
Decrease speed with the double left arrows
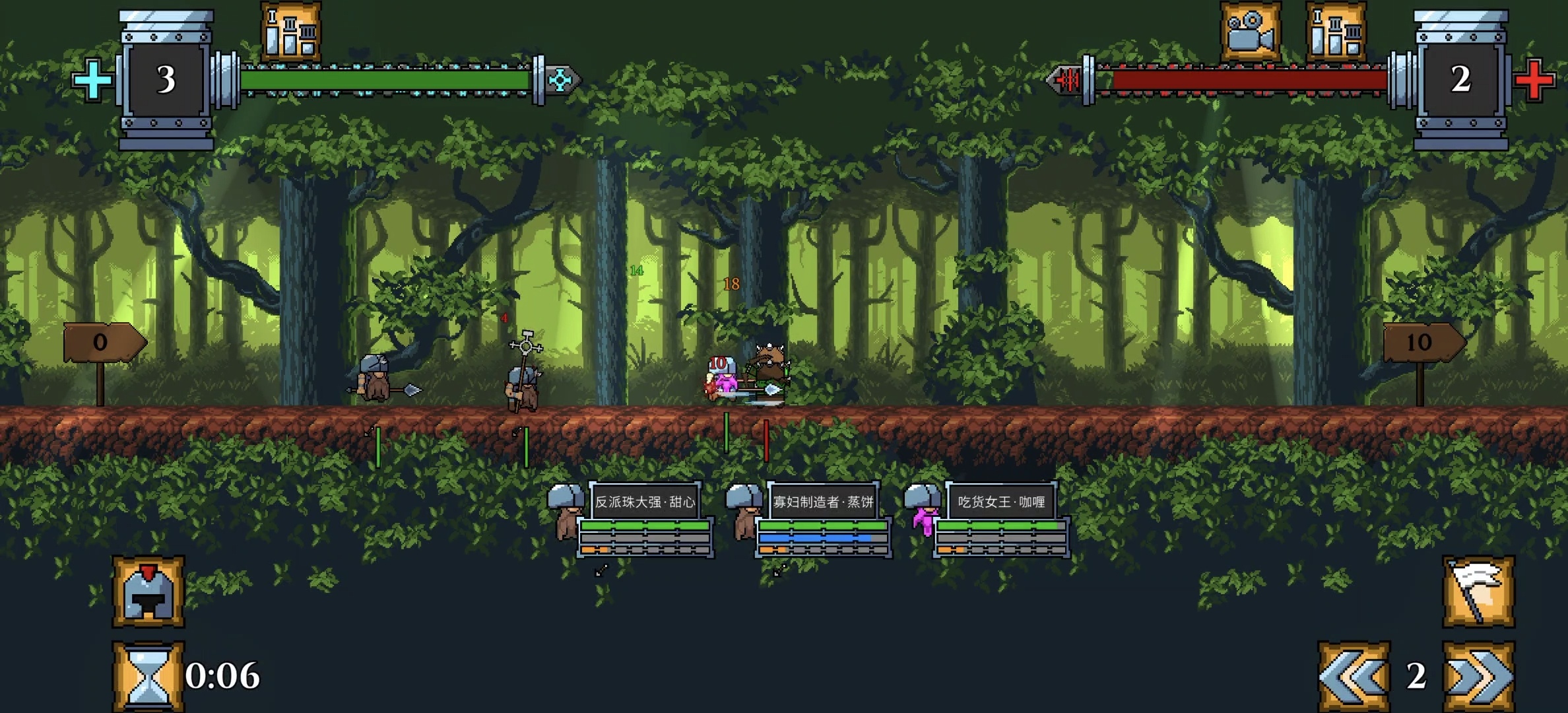pyautogui.click(x=1354, y=676)
